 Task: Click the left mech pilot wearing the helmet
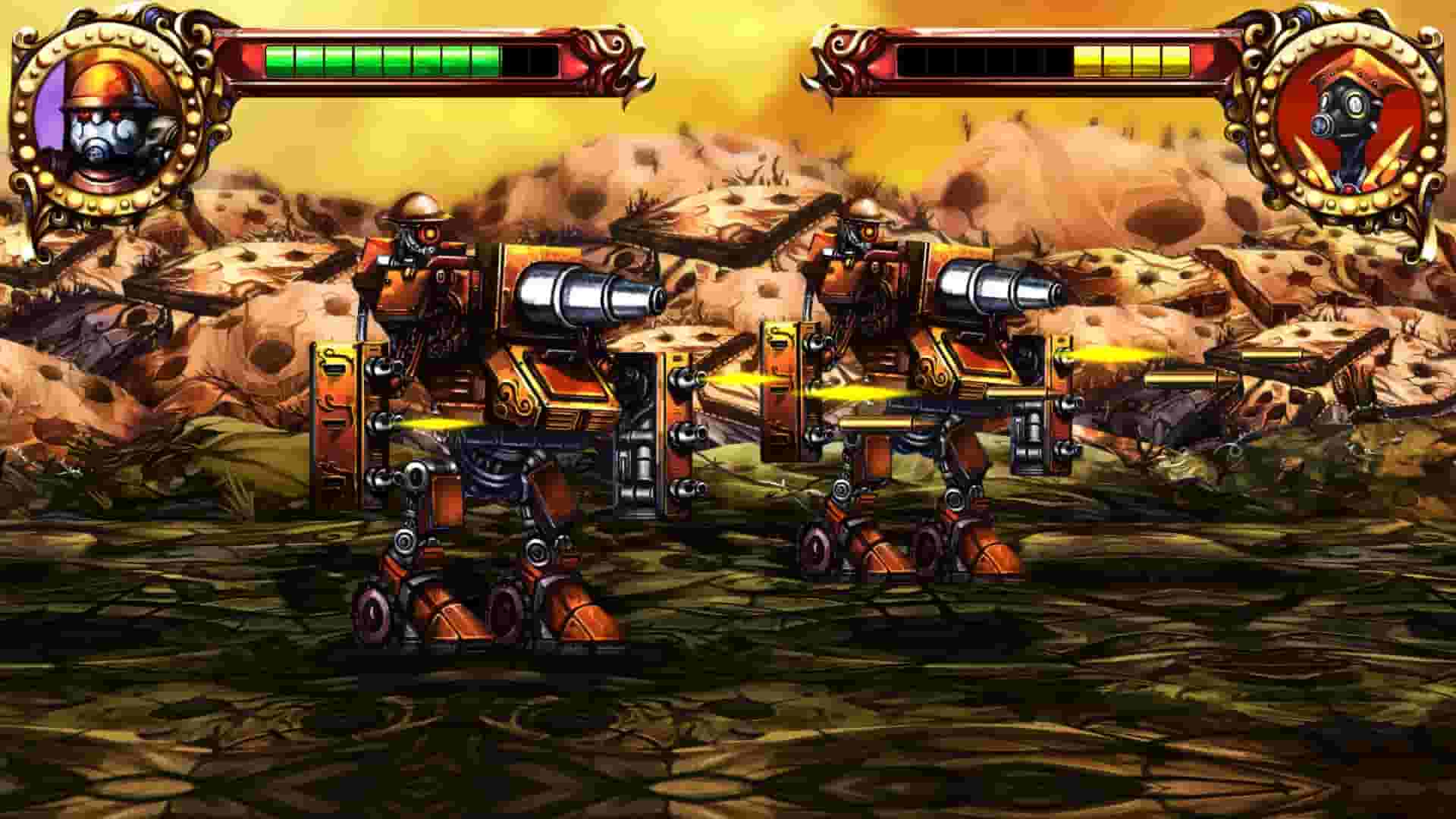pyautogui.click(x=416, y=227)
